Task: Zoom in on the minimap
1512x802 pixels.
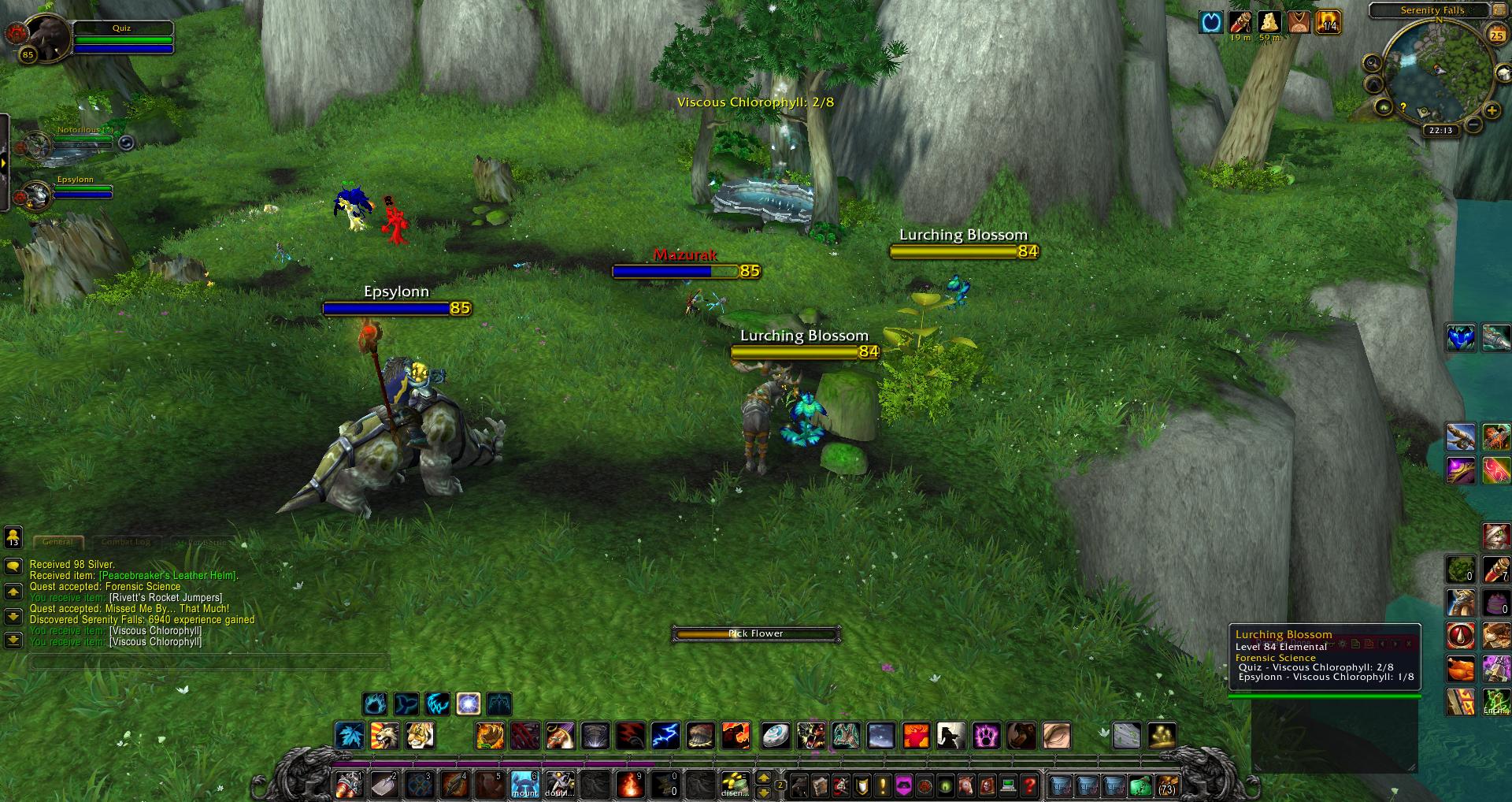Action: [x=1492, y=111]
